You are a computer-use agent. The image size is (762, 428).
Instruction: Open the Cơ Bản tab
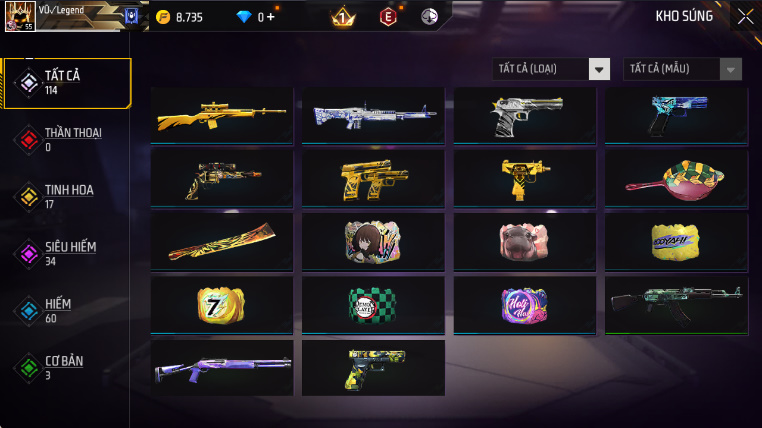coord(66,367)
